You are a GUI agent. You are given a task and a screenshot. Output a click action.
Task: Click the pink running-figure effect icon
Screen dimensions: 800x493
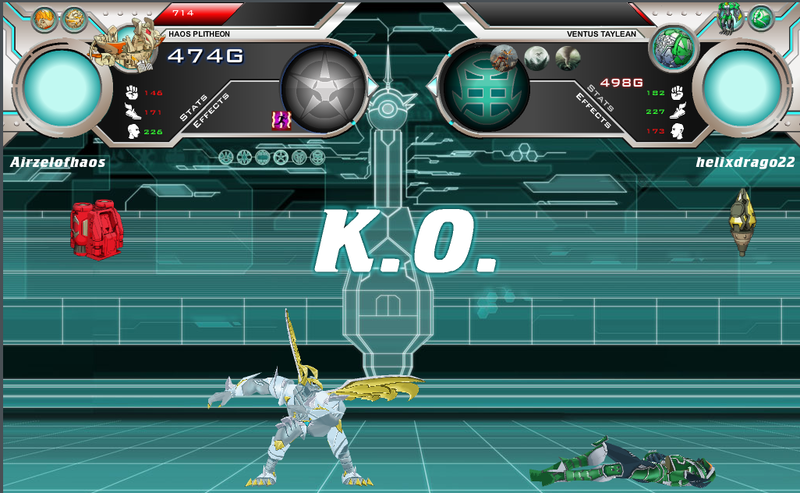click(x=281, y=120)
